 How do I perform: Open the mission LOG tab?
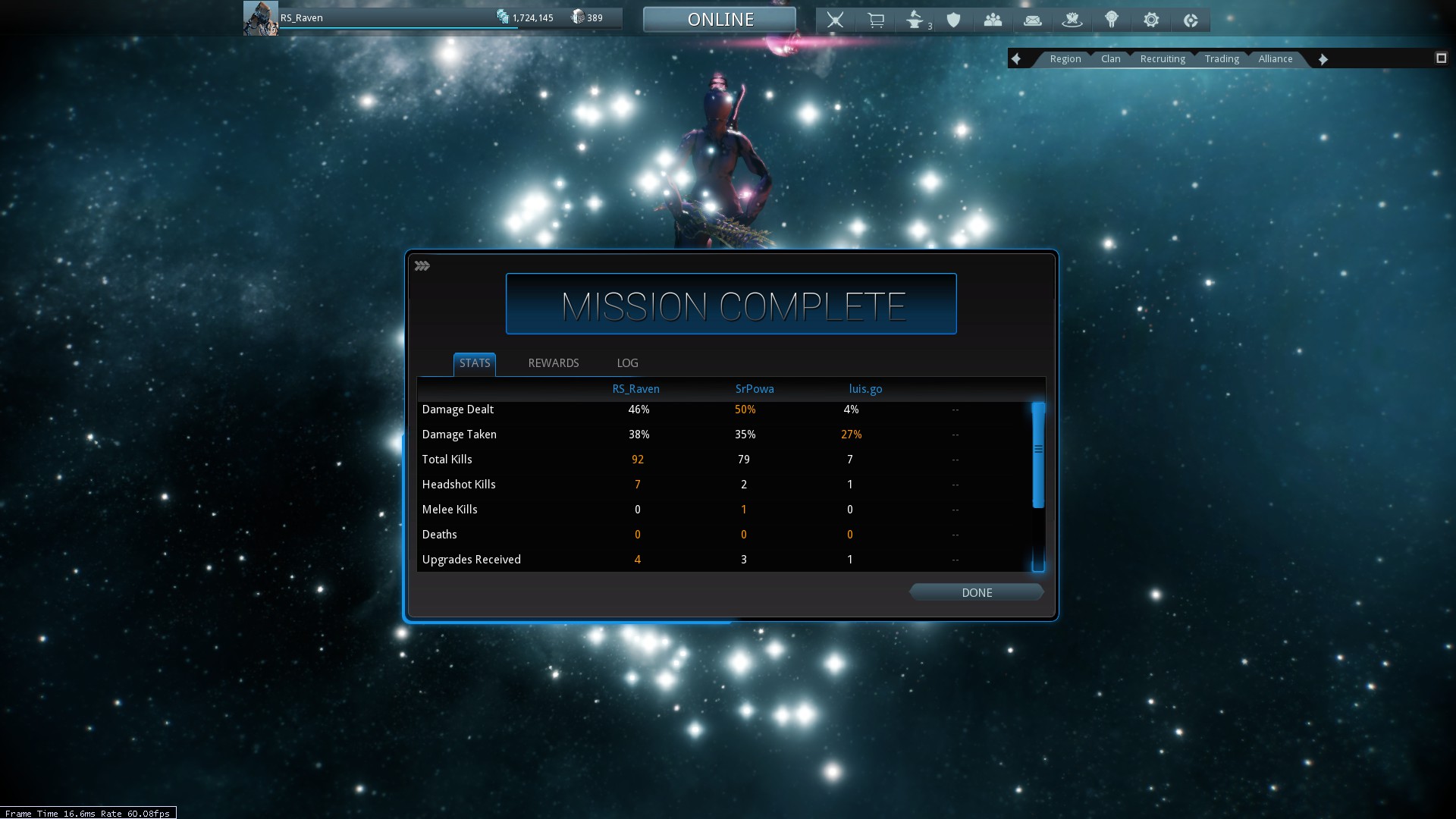pos(627,363)
